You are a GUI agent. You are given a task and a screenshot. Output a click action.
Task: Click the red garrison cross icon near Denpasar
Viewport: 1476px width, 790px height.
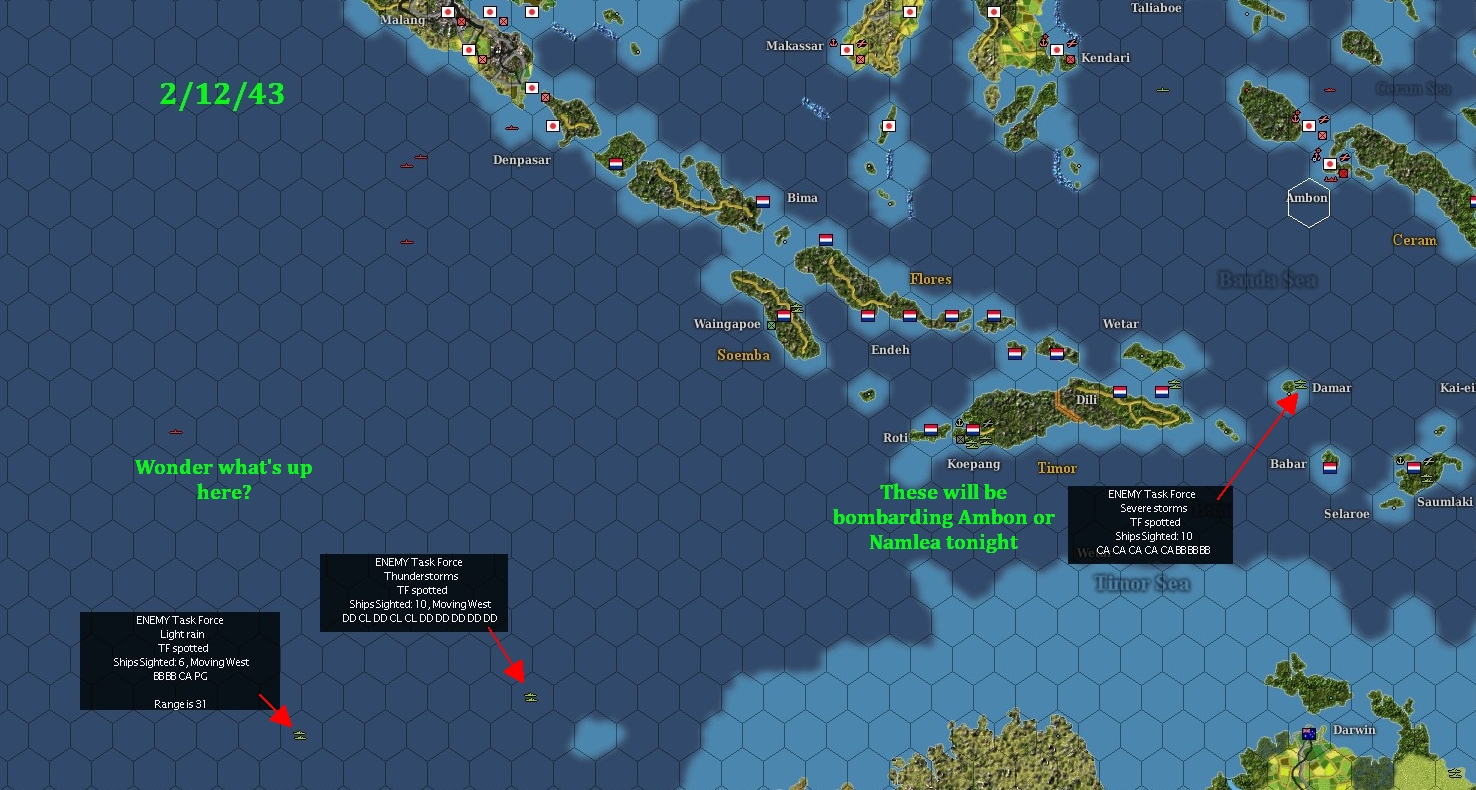pos(545,98)
